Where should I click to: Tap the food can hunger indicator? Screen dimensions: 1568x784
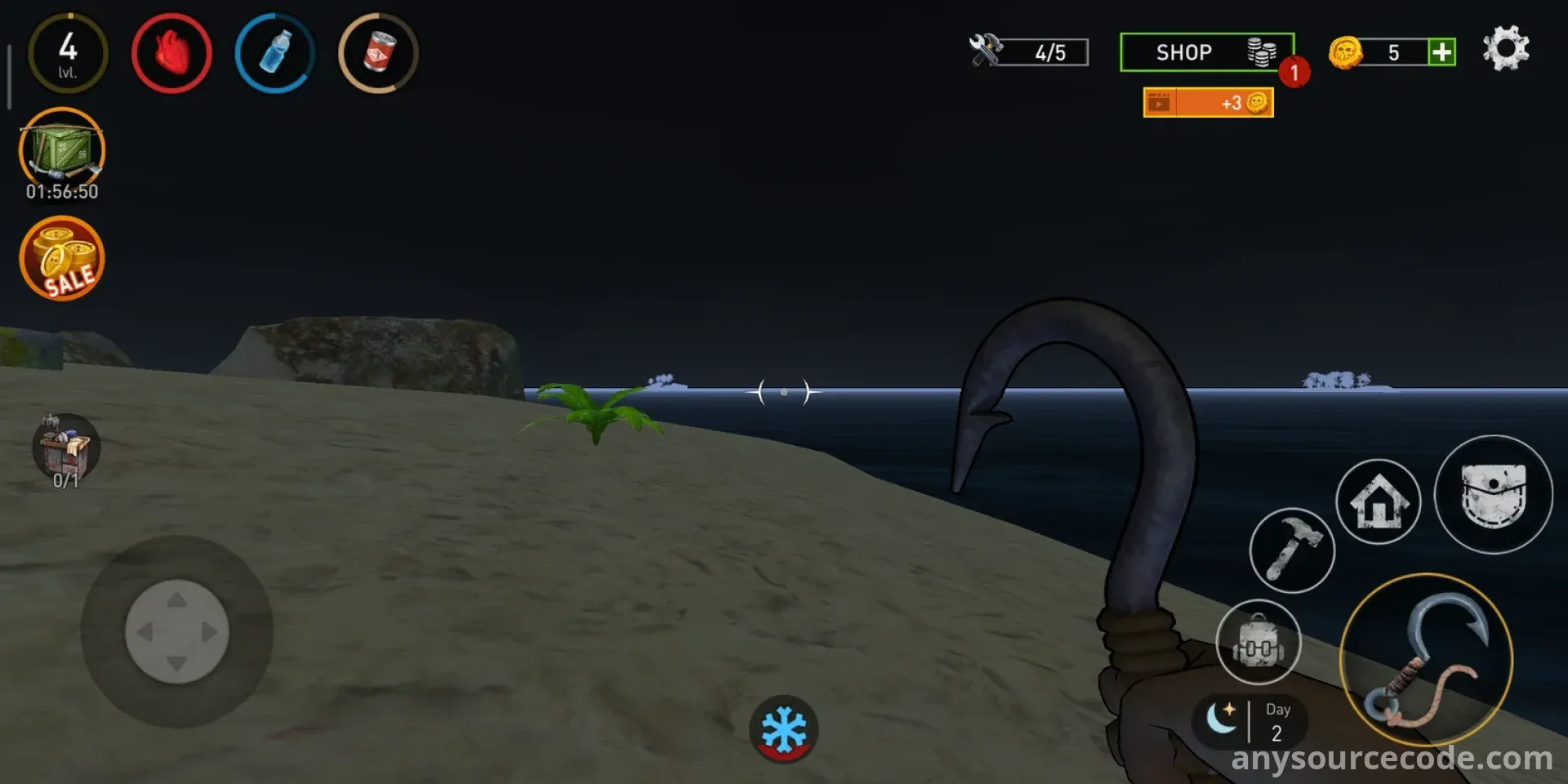point(378,54)
